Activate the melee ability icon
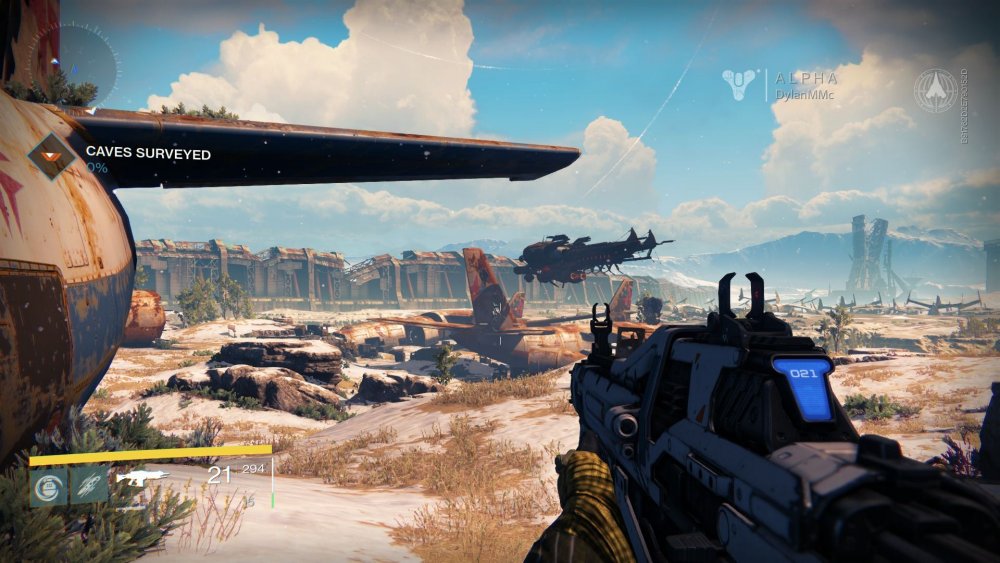Screen dimensions: 1000x563 click(89, 486)
